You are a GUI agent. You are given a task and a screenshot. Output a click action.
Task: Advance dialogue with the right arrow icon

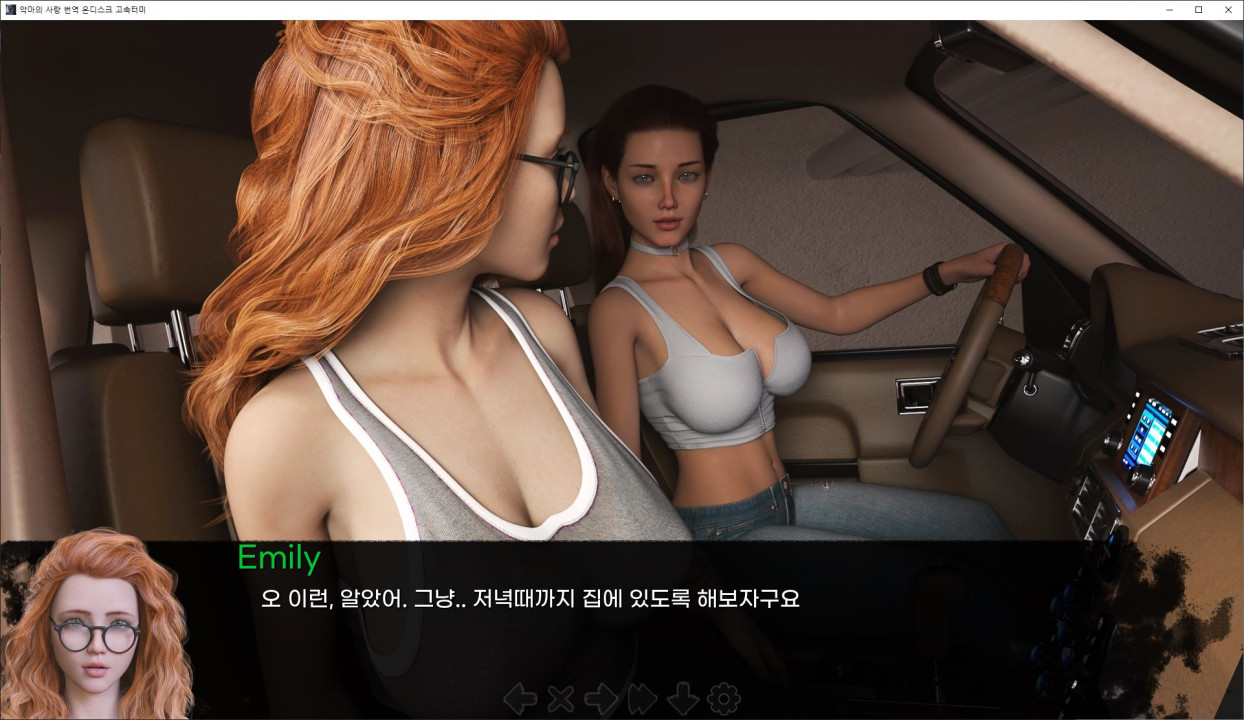pos(600,699)
